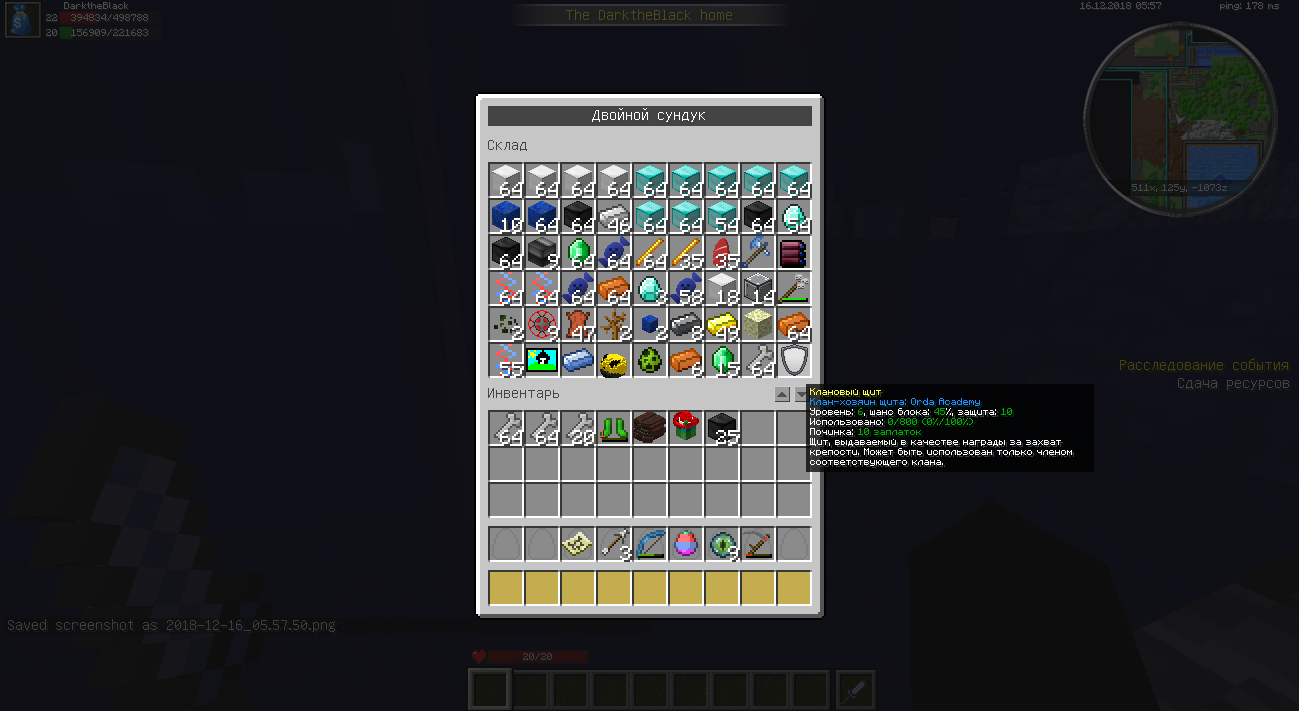Choose the green eye item stack
Screen dimensions: 1299x711
pyautogui.click(x=722, y=544)
